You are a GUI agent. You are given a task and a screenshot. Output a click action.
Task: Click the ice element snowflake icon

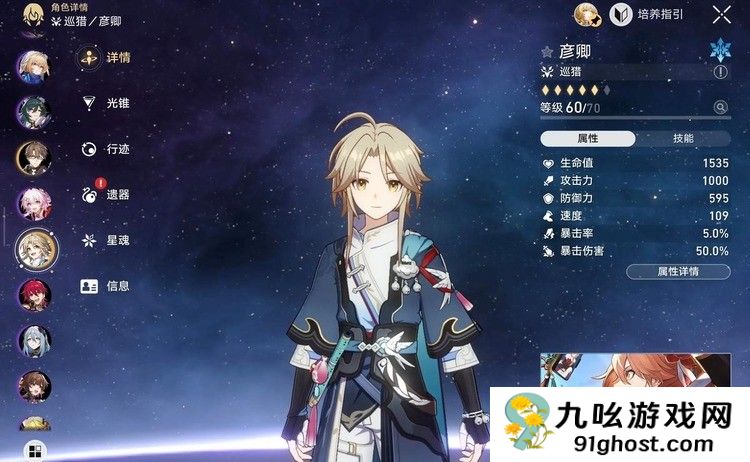click(720, 50)
